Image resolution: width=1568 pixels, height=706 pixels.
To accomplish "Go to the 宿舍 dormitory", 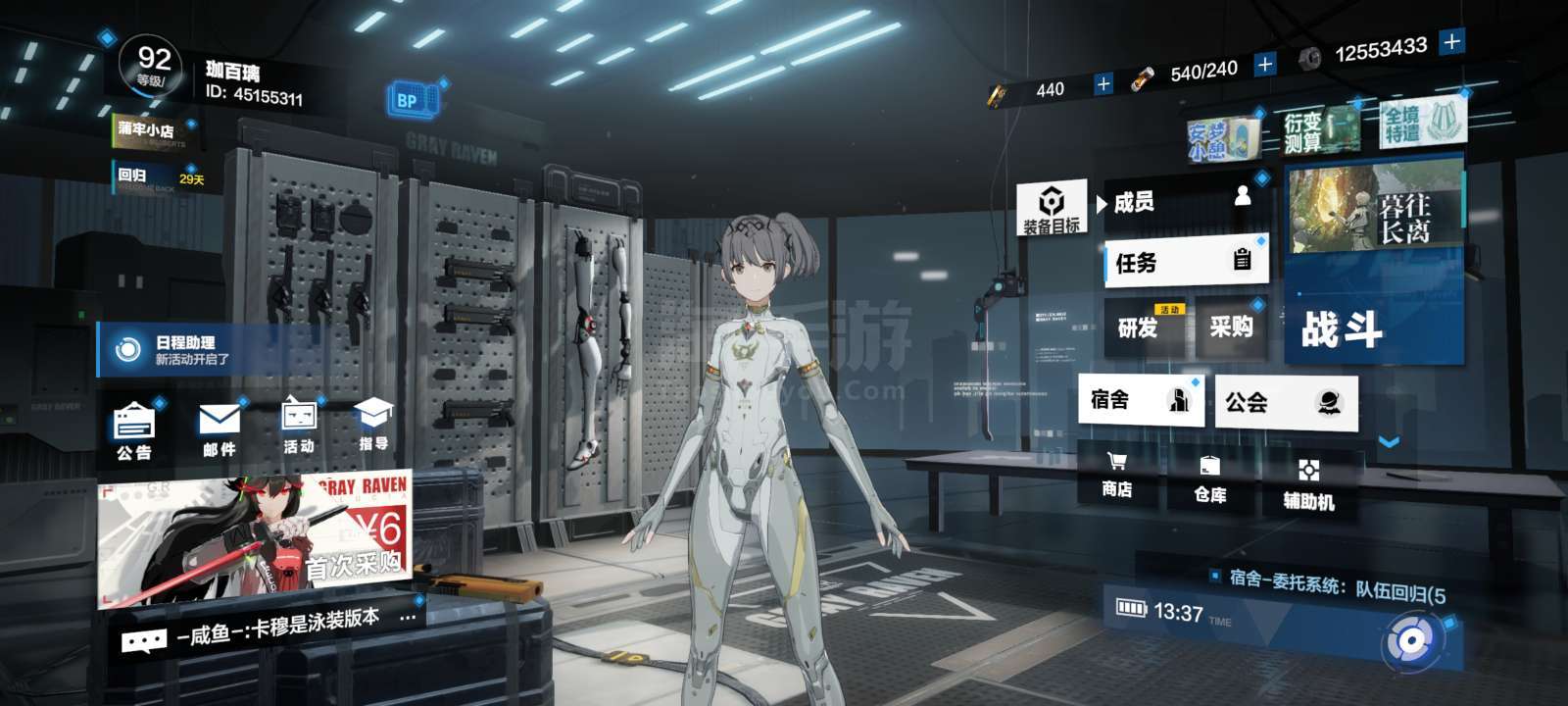I will pyautogui.click(x=1141, y=399).
